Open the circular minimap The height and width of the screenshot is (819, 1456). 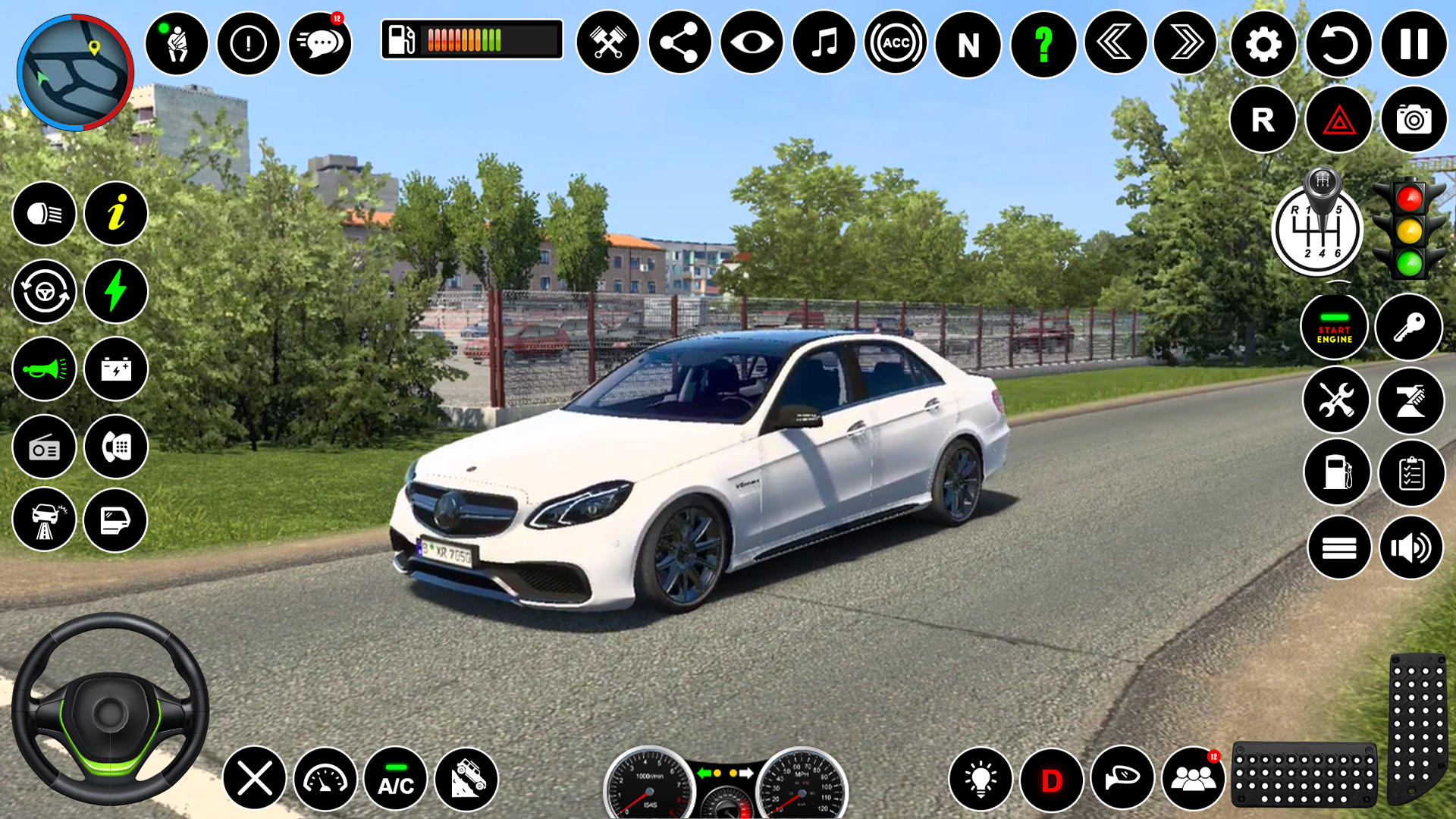point(75,73)
